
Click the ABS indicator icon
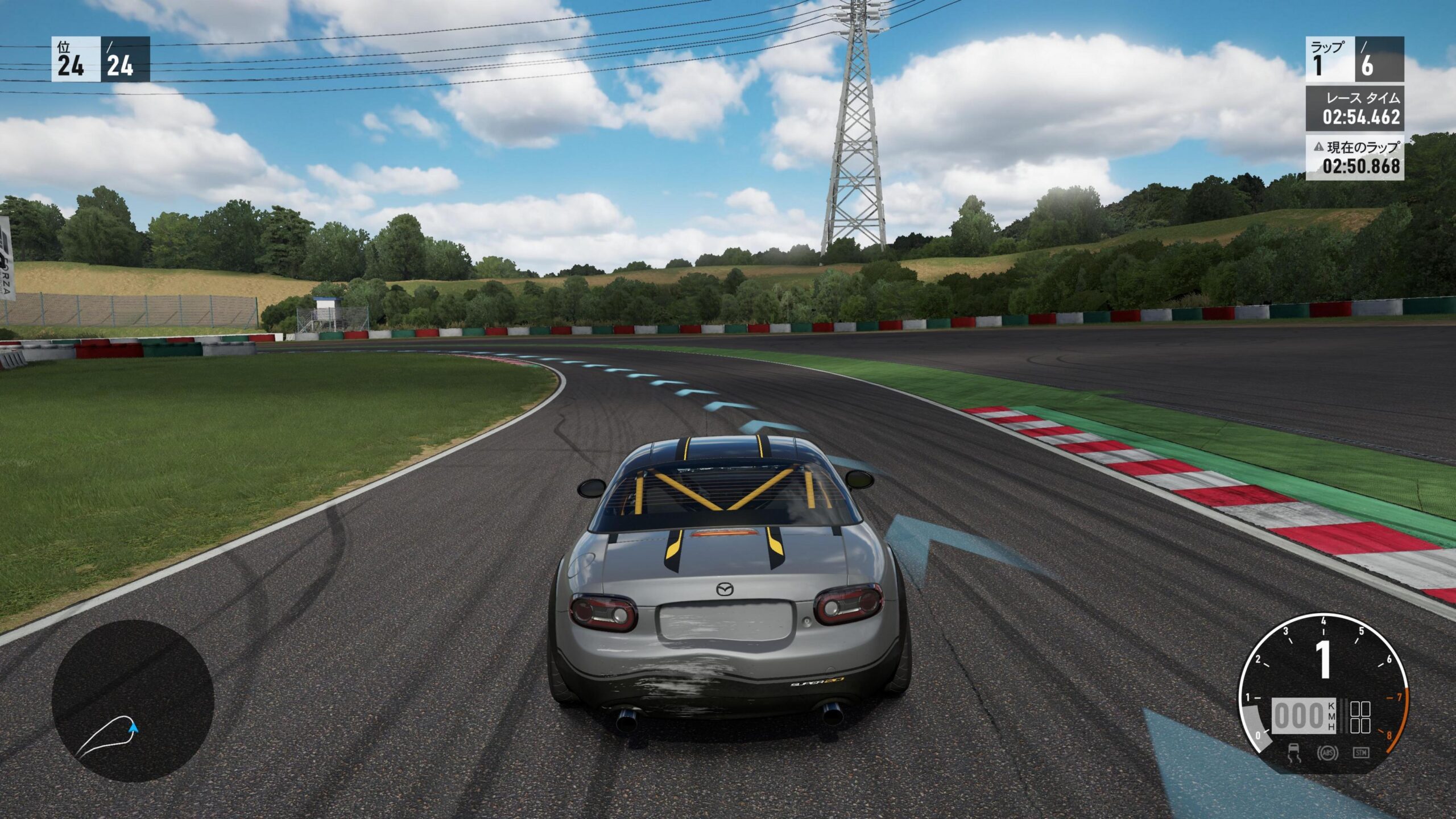pyautogui.click(x=1327, y=752)
